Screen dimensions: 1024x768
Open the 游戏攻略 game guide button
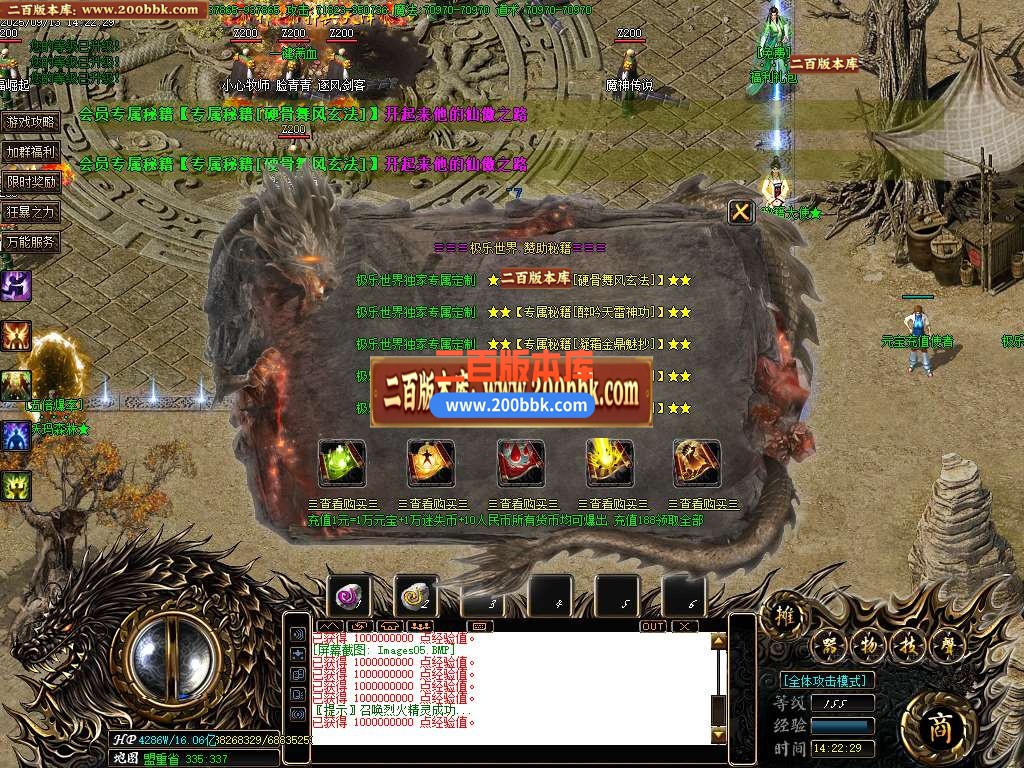pyautogui.click(x=31, y=122)
